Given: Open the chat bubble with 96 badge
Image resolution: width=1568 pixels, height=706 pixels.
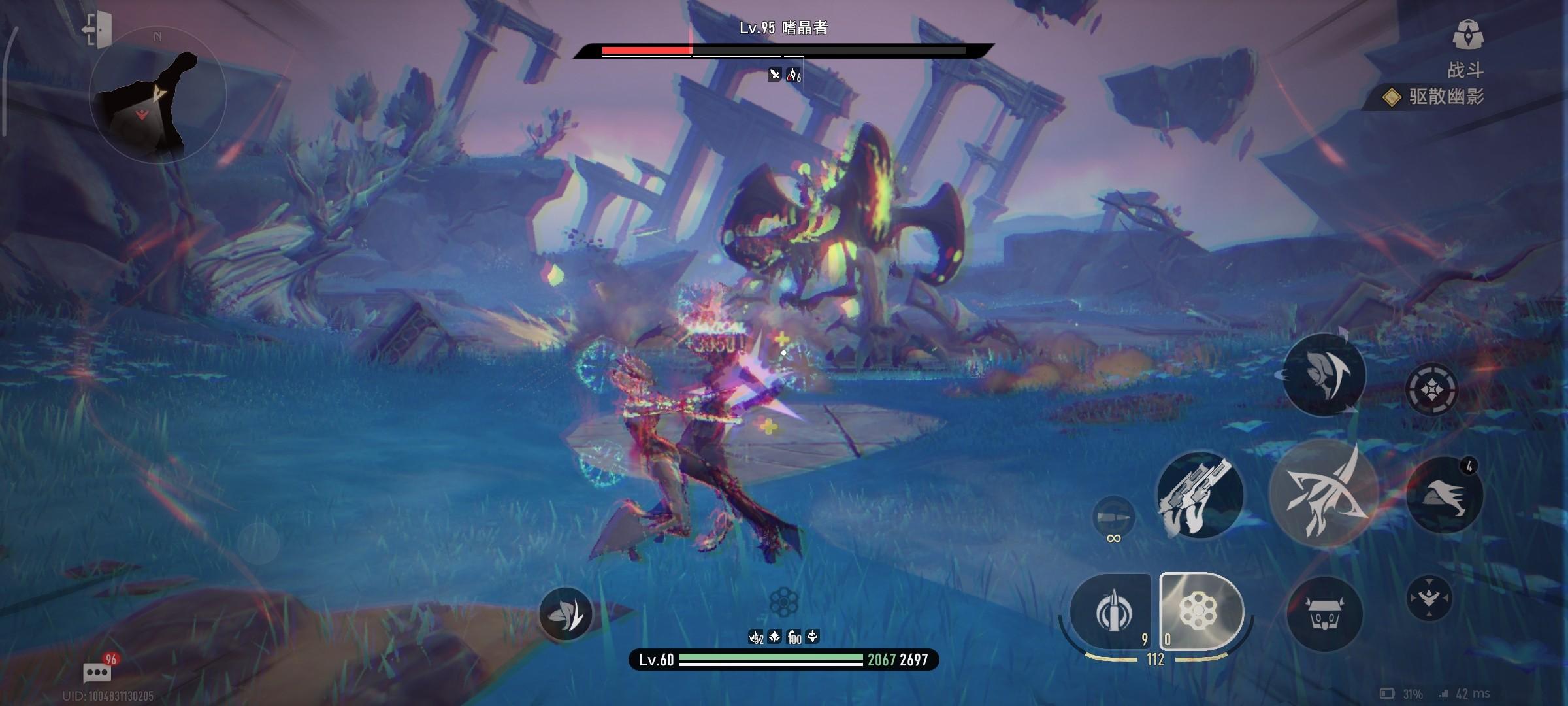Looking at the screenshot, I should (97, 671).
